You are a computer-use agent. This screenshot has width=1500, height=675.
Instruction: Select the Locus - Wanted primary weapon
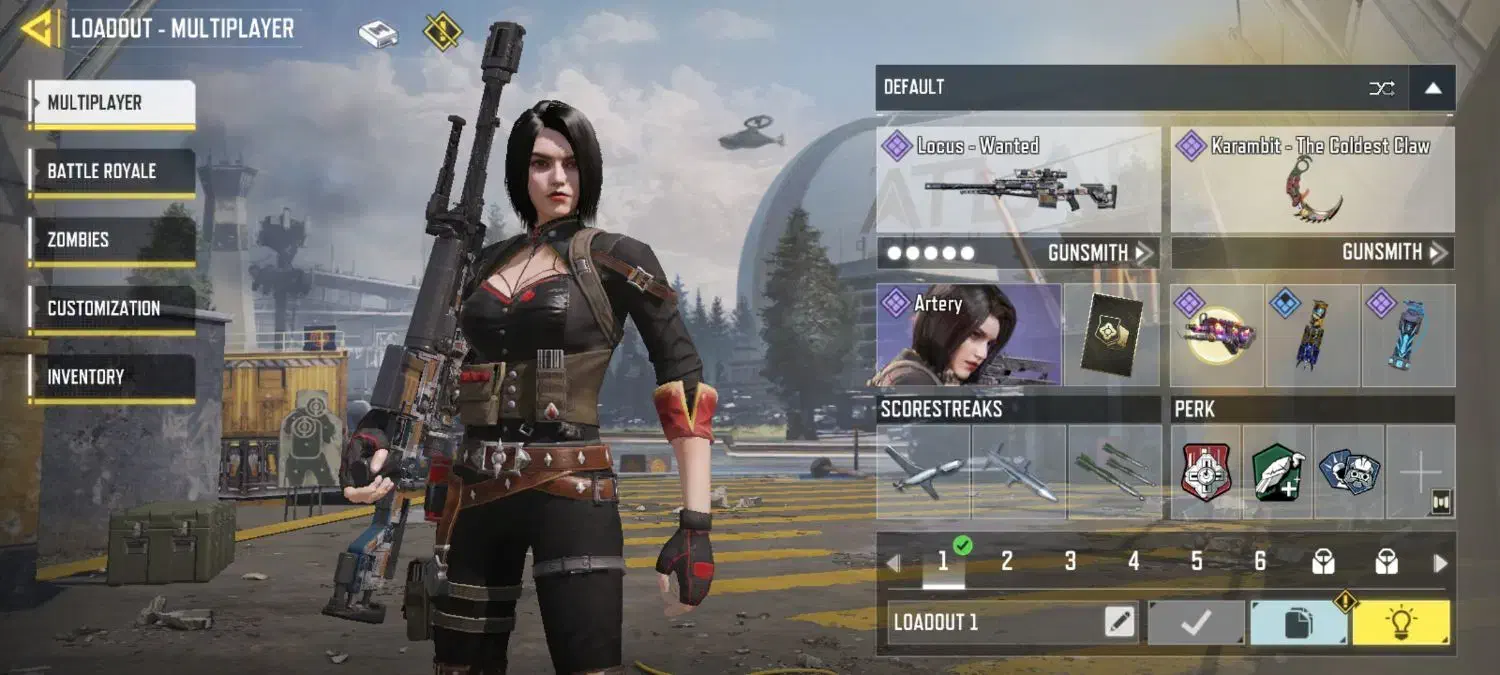(1018, 180)
